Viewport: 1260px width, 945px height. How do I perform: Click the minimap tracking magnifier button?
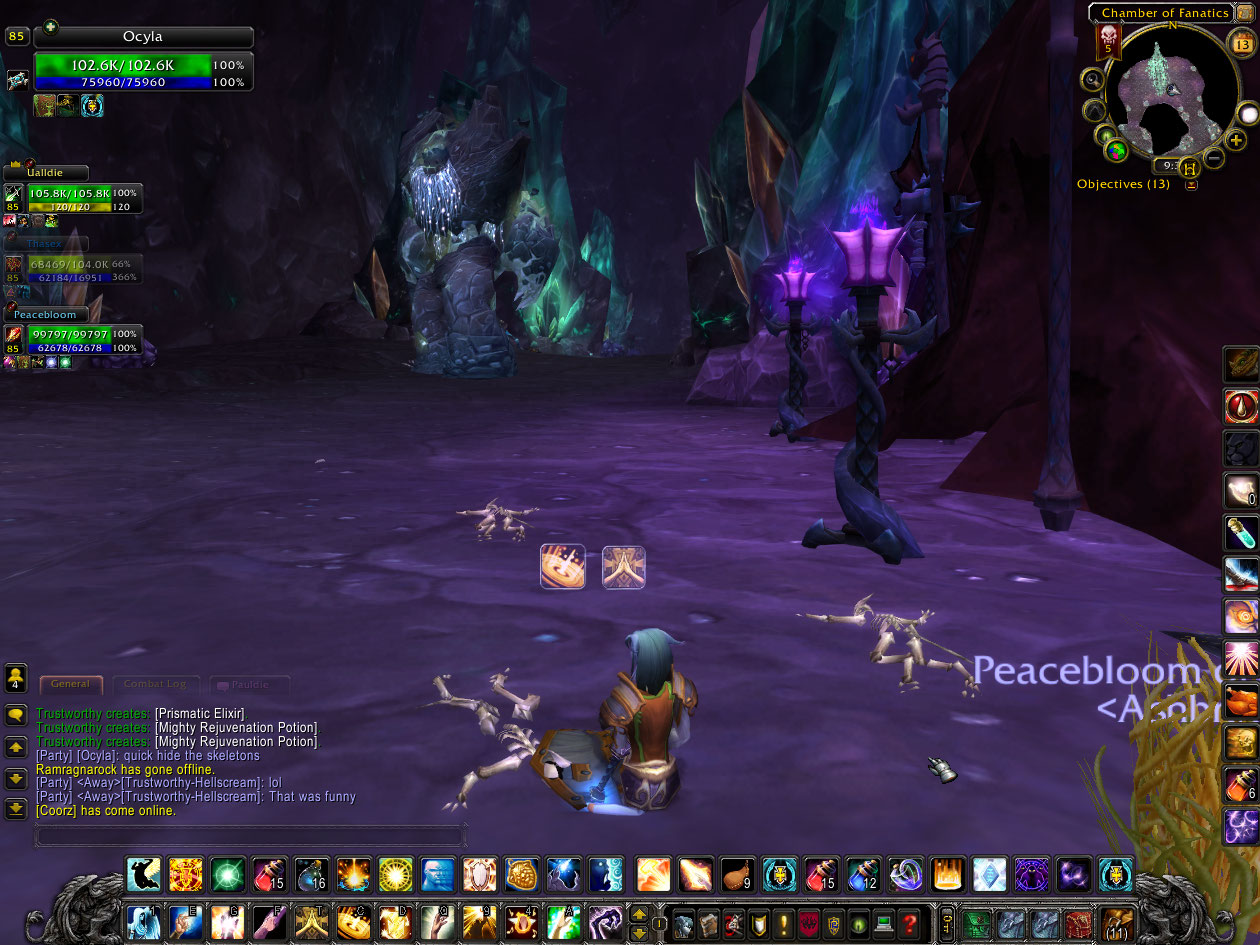[x=1093, y=80]
